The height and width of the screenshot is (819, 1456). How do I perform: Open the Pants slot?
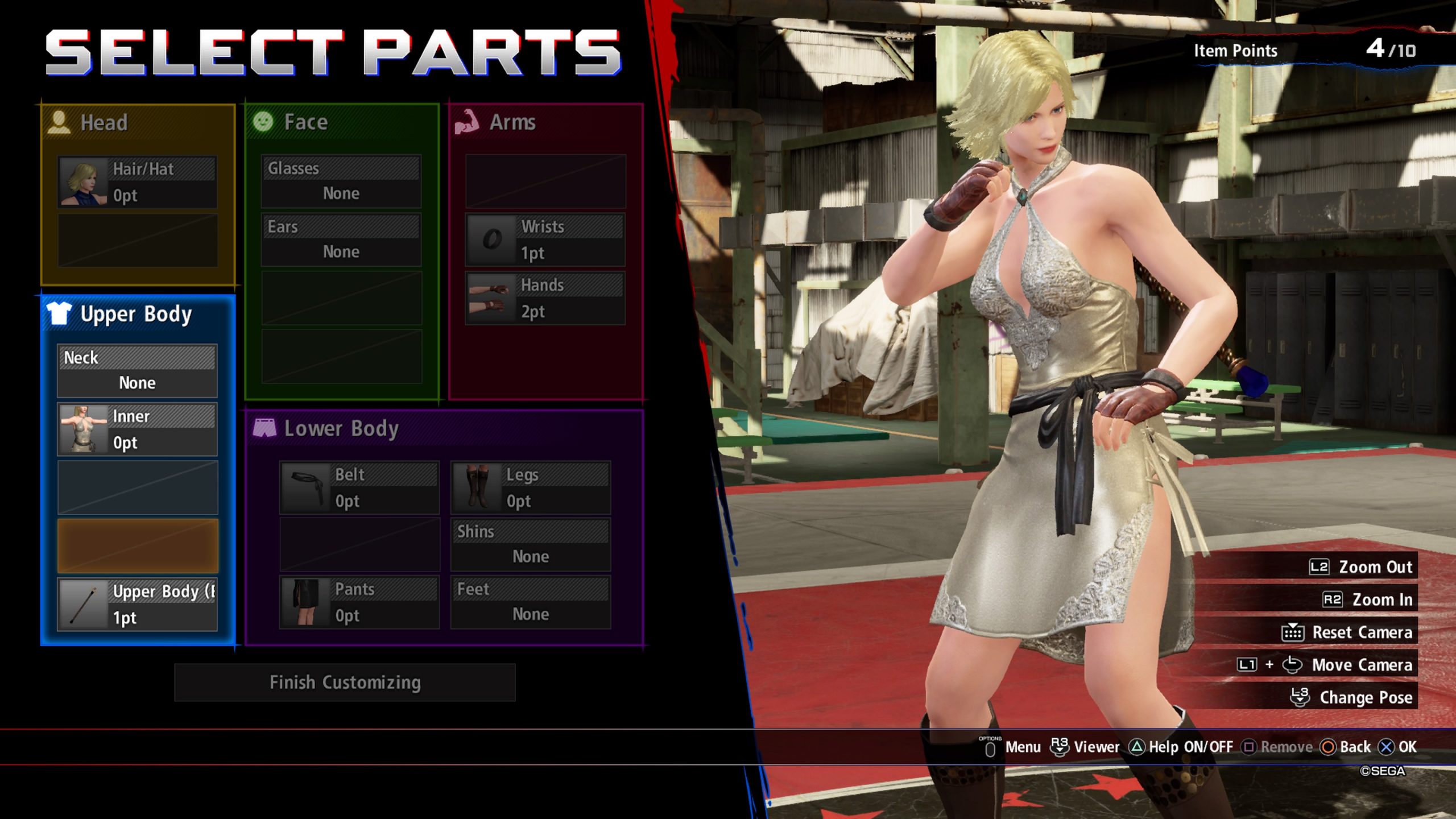point(359,602)
